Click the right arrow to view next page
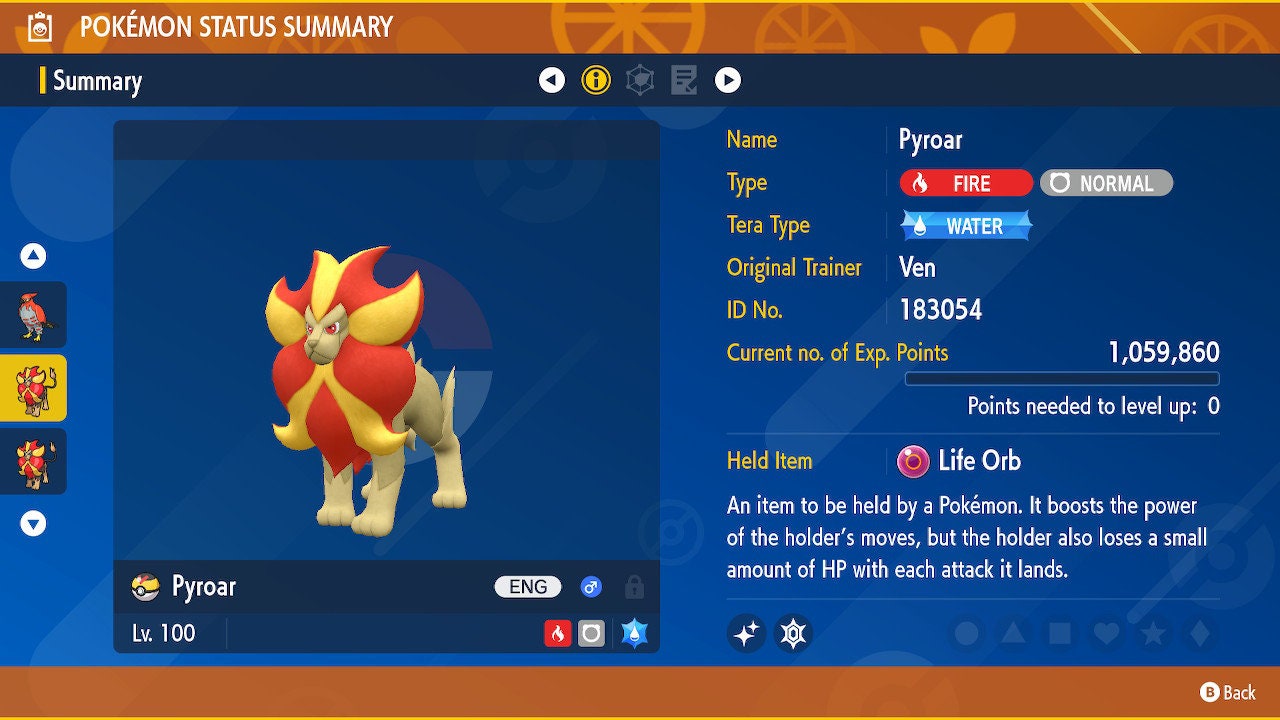This screenshot has width=1280, height=720. coord(729,80)
